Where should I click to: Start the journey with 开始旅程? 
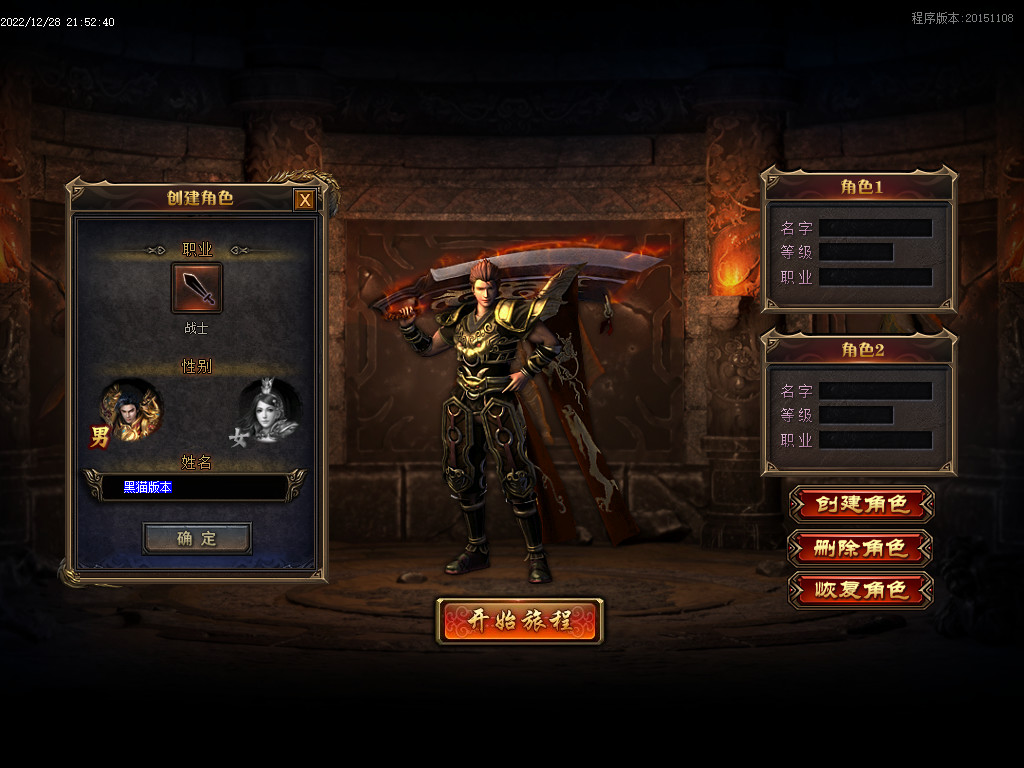[x=519, y=621]
